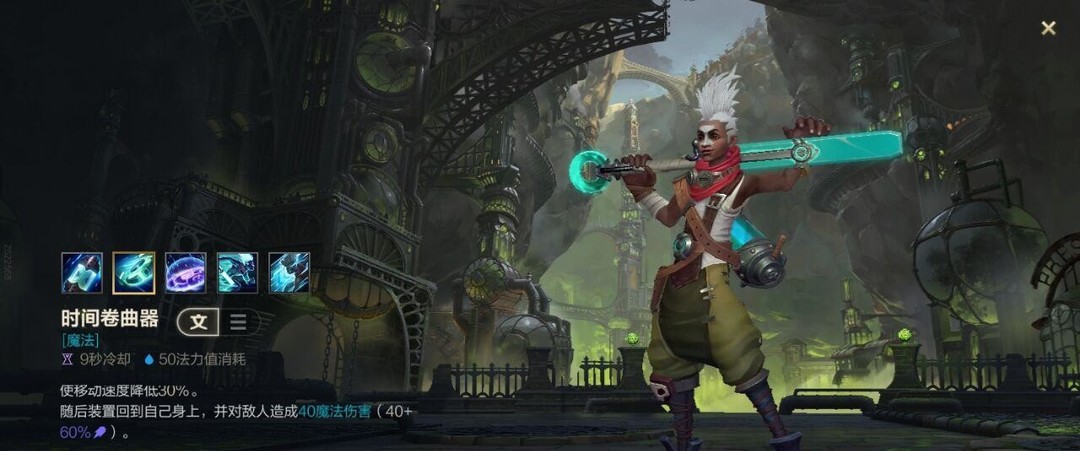Switch to the 文 text description view
This screenshot has width=1080, height=451.
199,321
